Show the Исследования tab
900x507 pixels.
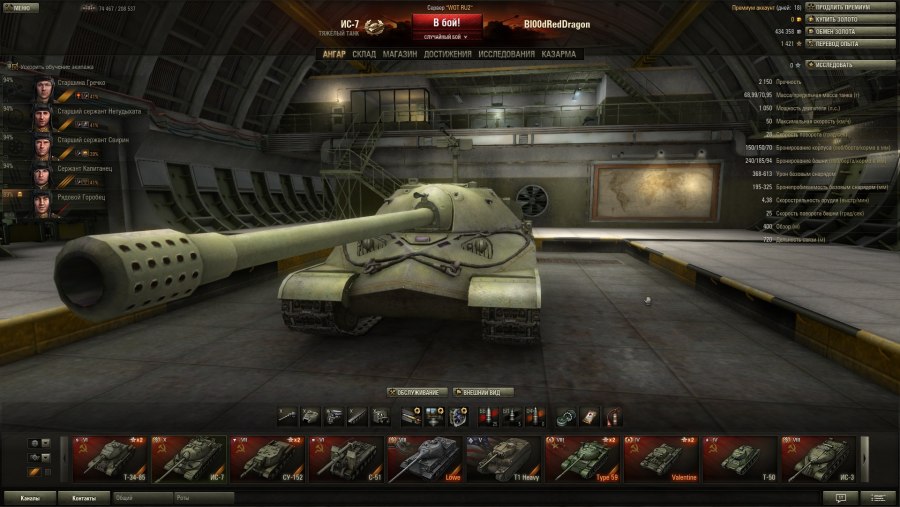(507, 53)
